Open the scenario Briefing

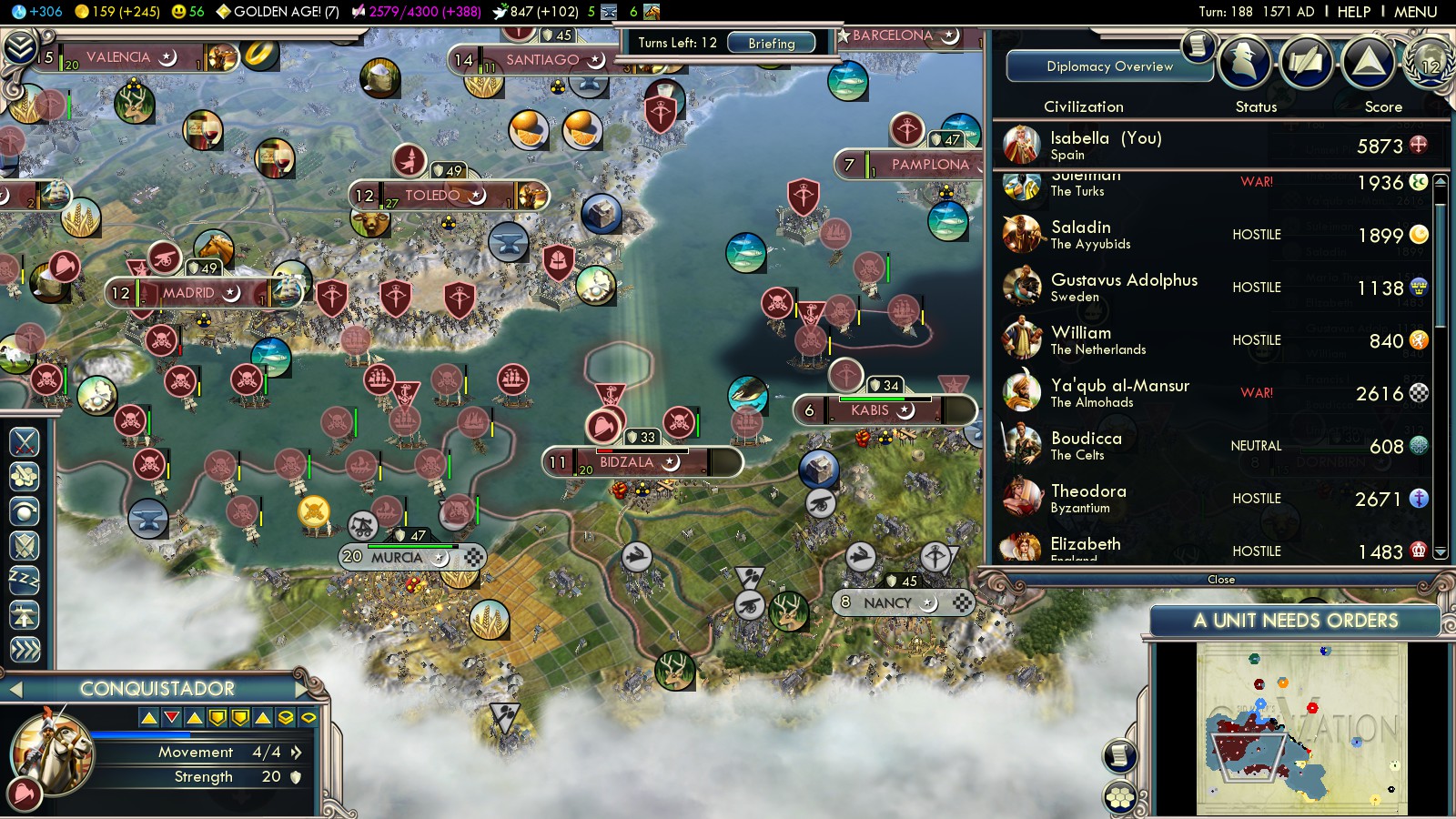(771, 43)
